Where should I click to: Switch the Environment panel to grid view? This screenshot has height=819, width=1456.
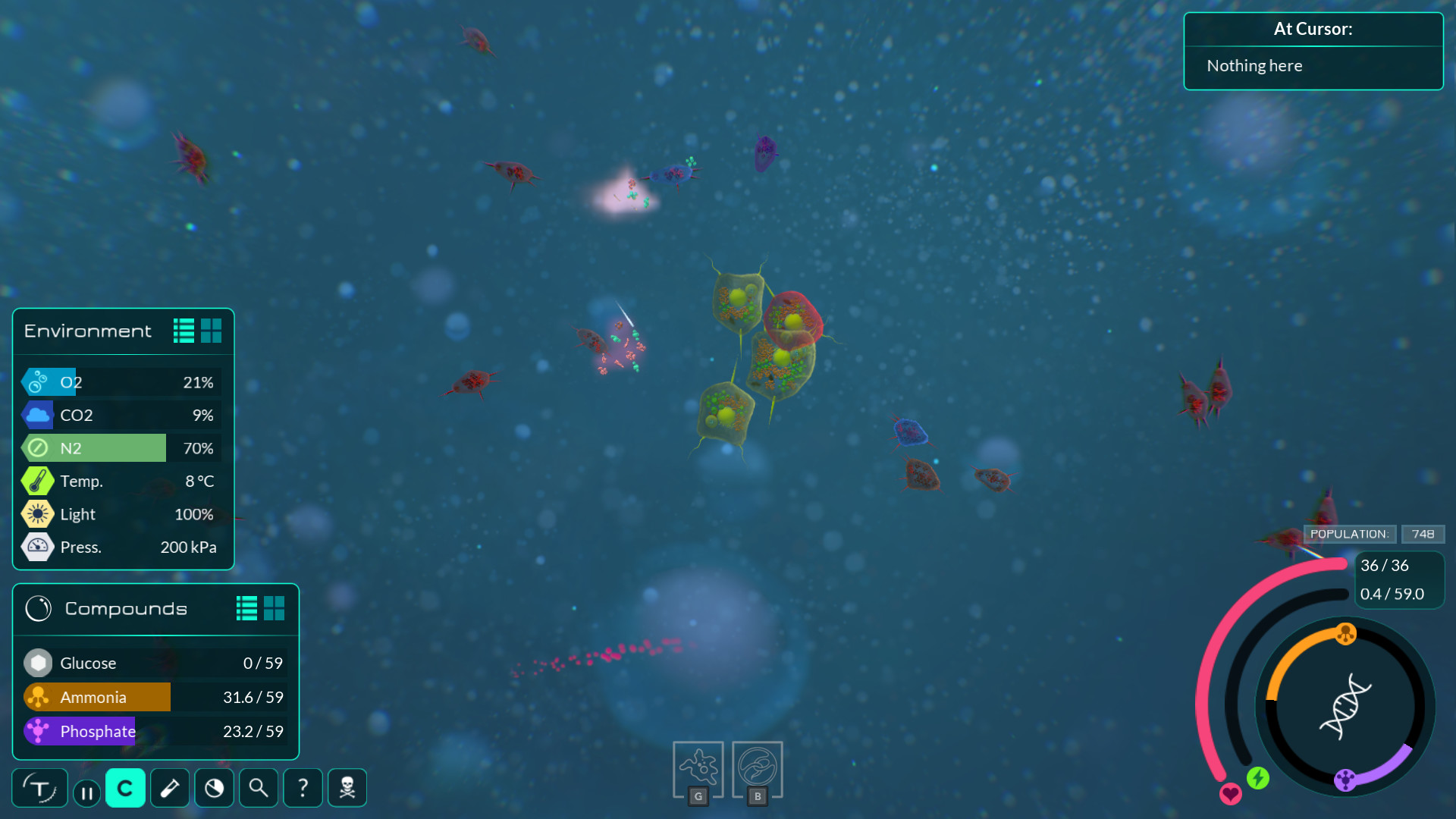click(x=212, y=330)
